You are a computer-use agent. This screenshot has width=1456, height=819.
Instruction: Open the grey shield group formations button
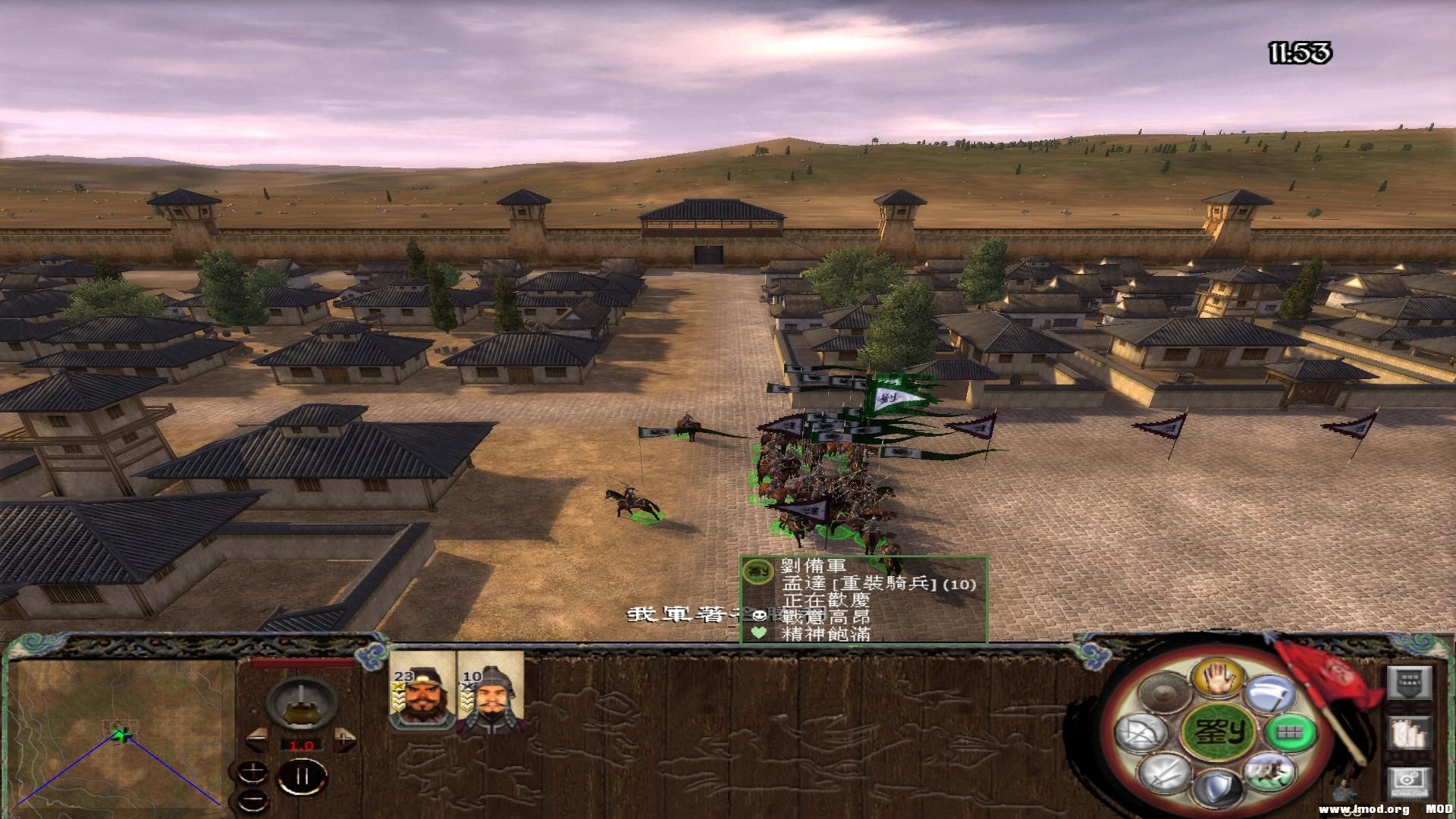pyautogui.click(x=1409, y=682)
